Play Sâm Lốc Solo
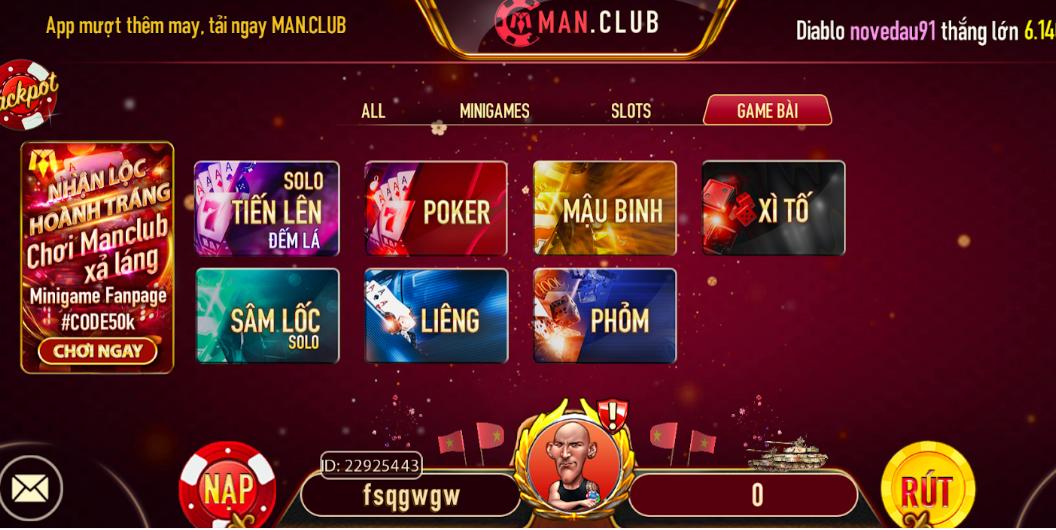The width and height of the screenshot is (1056, 530). [x=267, y=316]
